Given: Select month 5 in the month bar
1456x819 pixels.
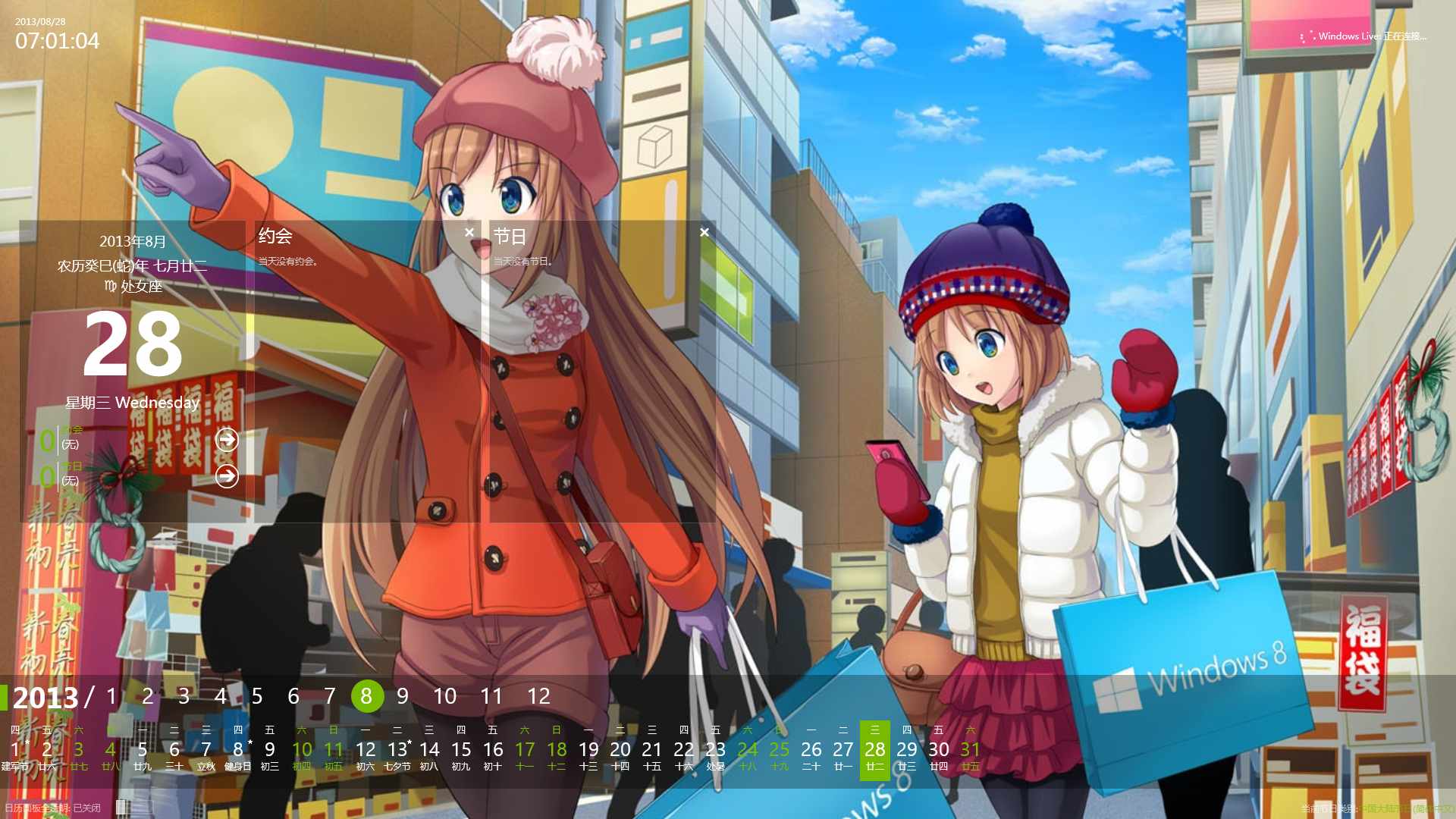Looking at the screenshot, I should point(257,696).
